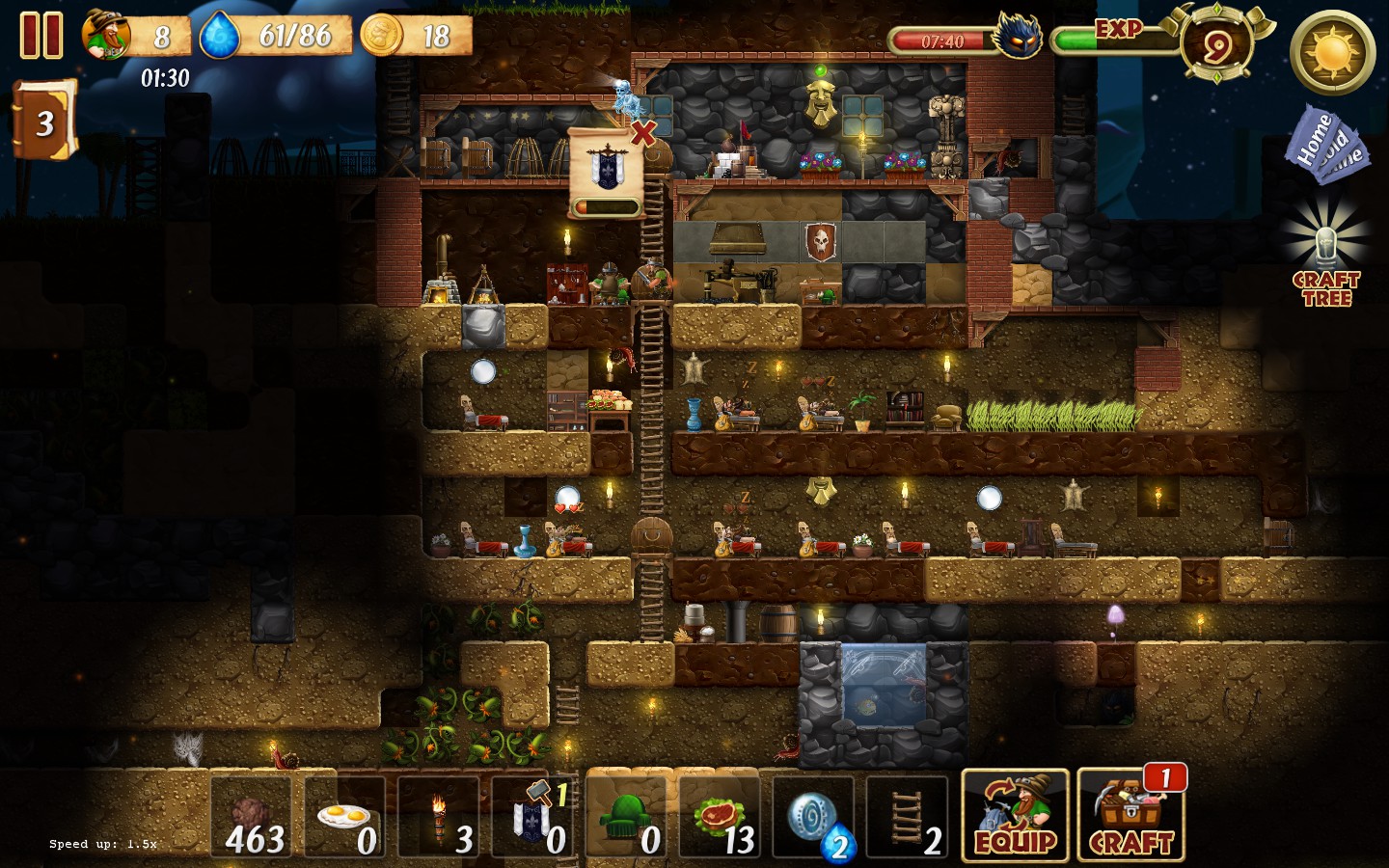This screenshot has width=1389, height=868.
Task: Click the gold coin icon
Action: pyautogui.click(x=382, y=36)
